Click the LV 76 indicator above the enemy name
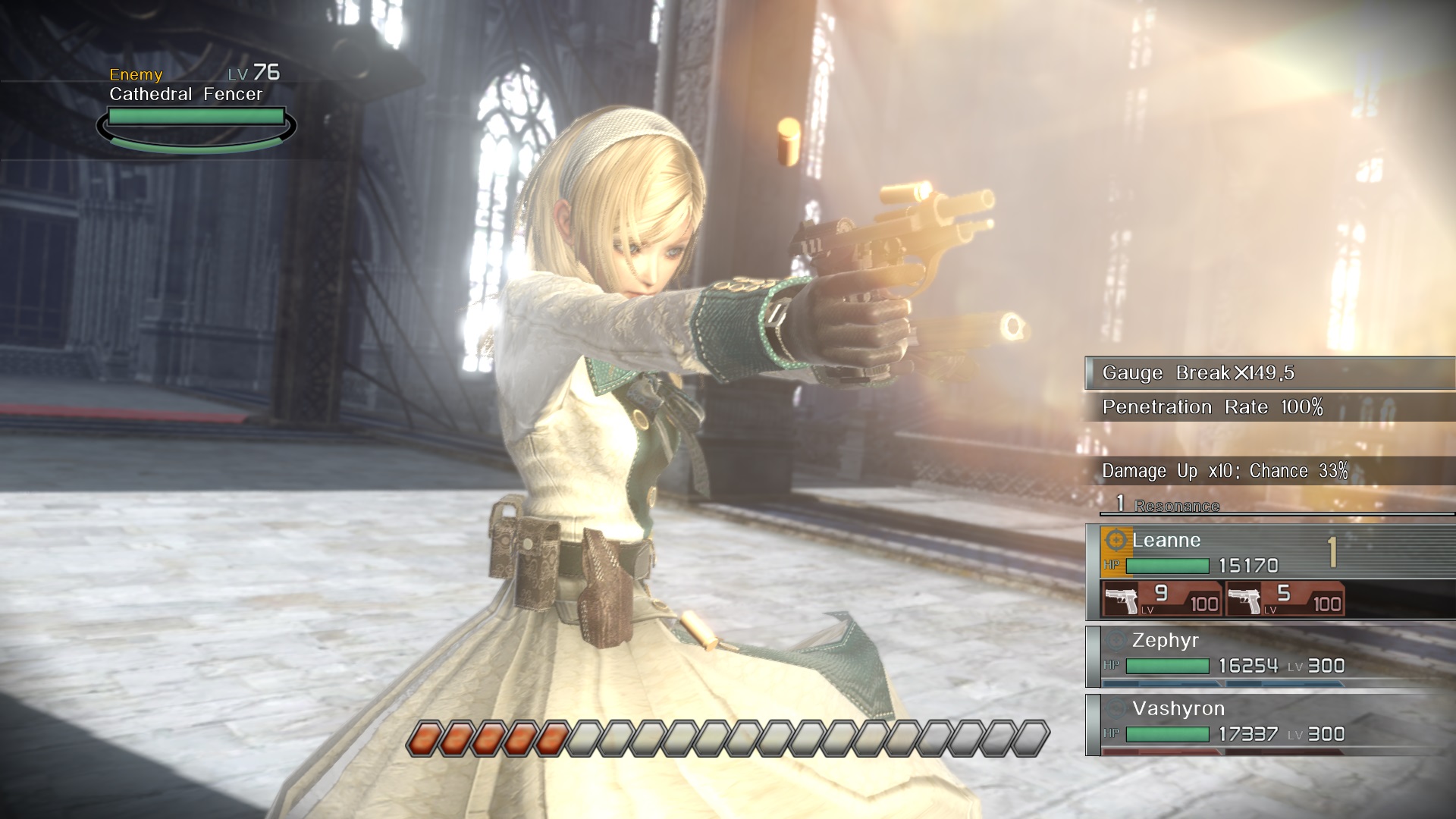1456x819 pixels. (x=253, y=74)
